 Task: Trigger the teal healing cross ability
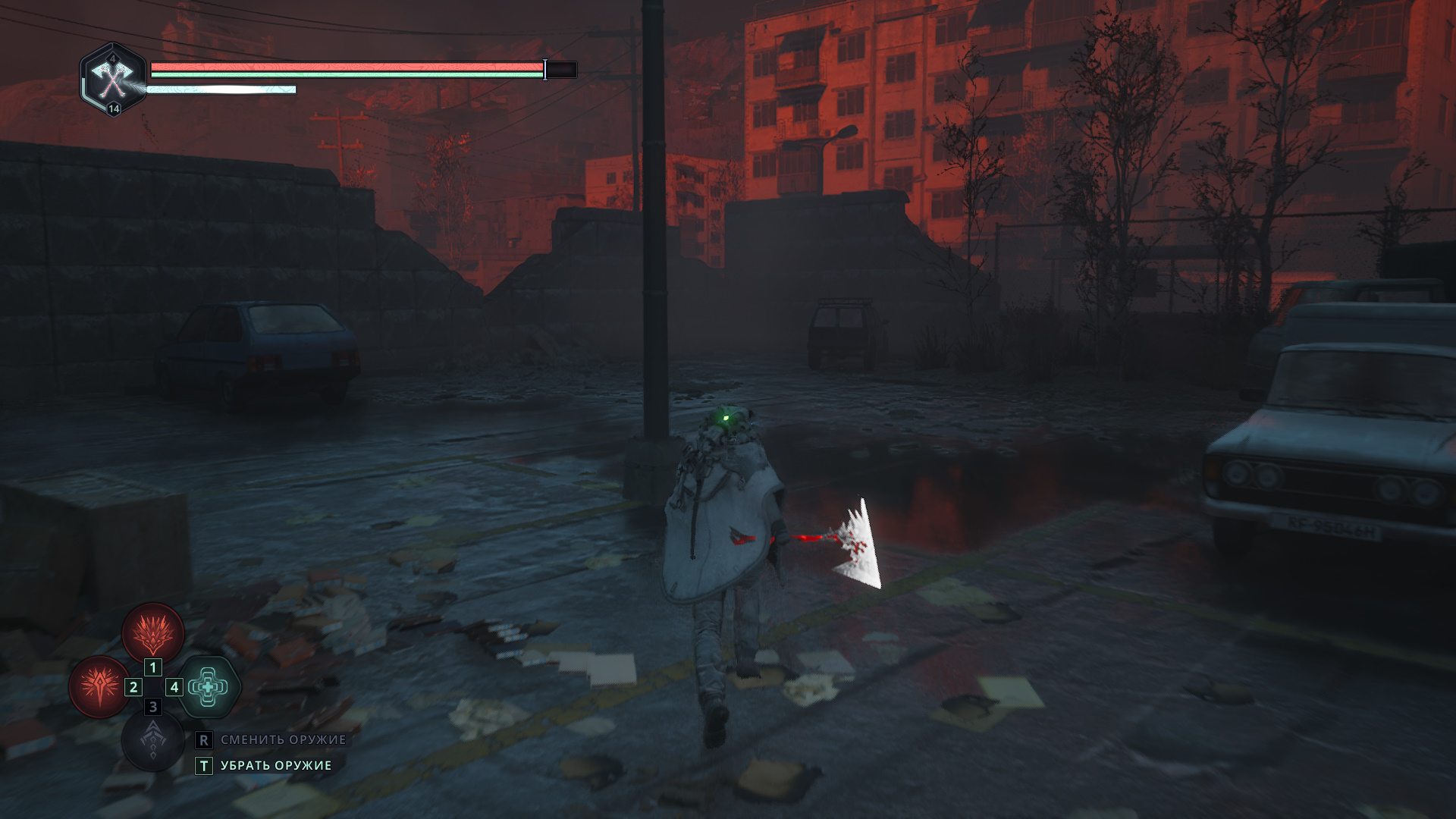click(208, 687)
